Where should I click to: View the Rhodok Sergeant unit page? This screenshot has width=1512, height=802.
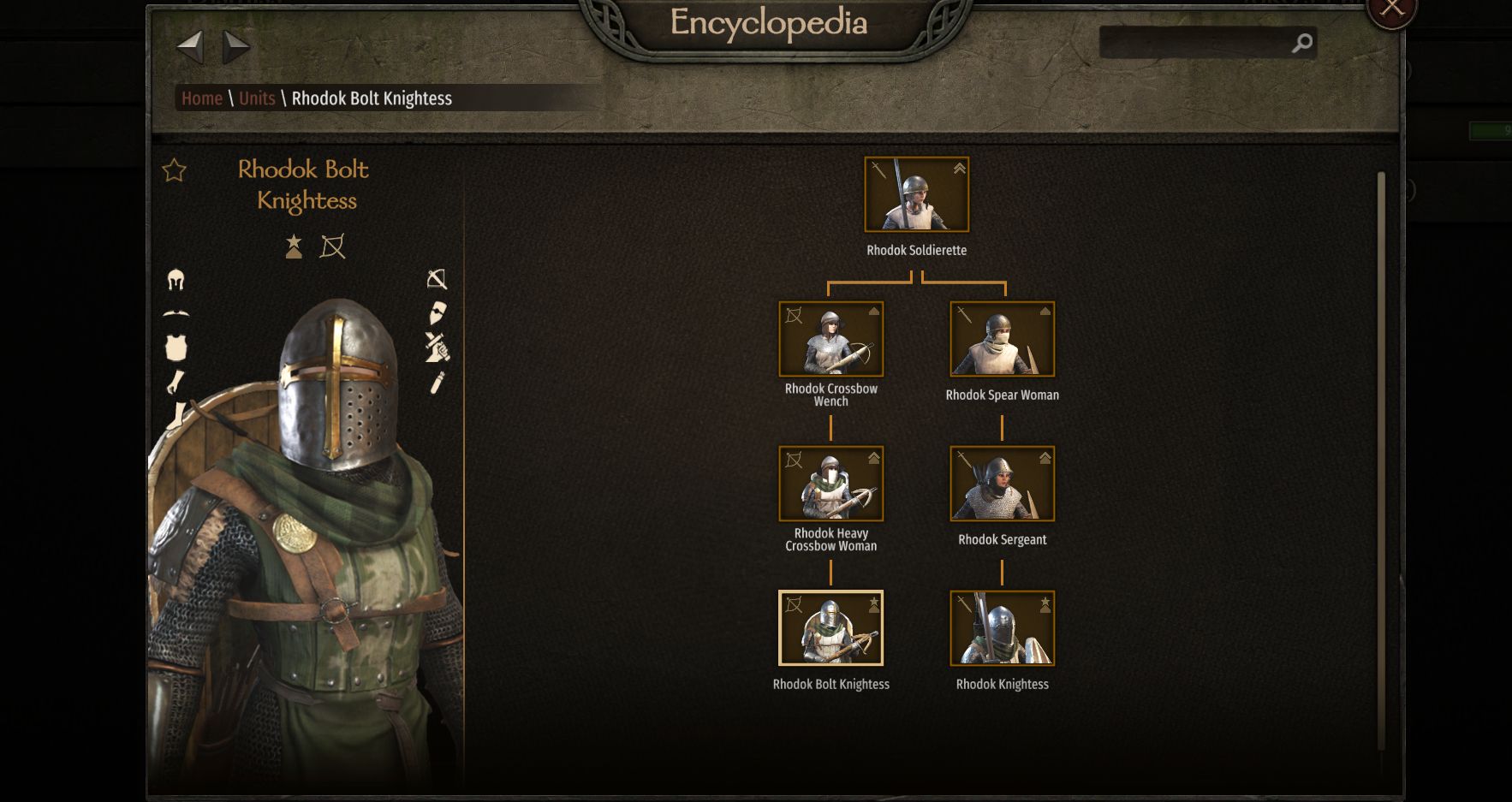[1002, 484]
